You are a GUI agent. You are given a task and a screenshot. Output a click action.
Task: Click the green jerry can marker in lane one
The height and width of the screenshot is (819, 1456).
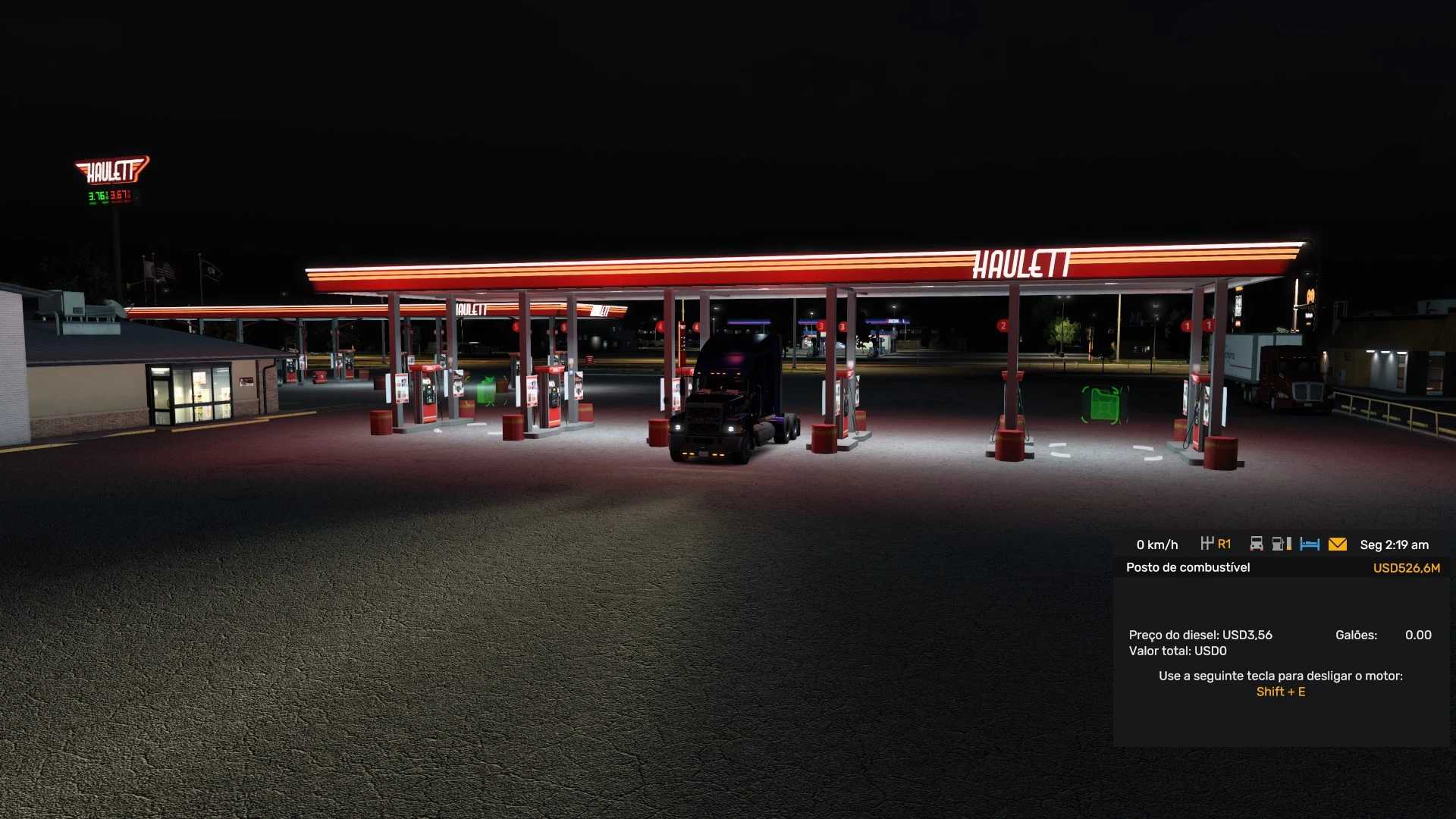click(x=1105, y=404)
